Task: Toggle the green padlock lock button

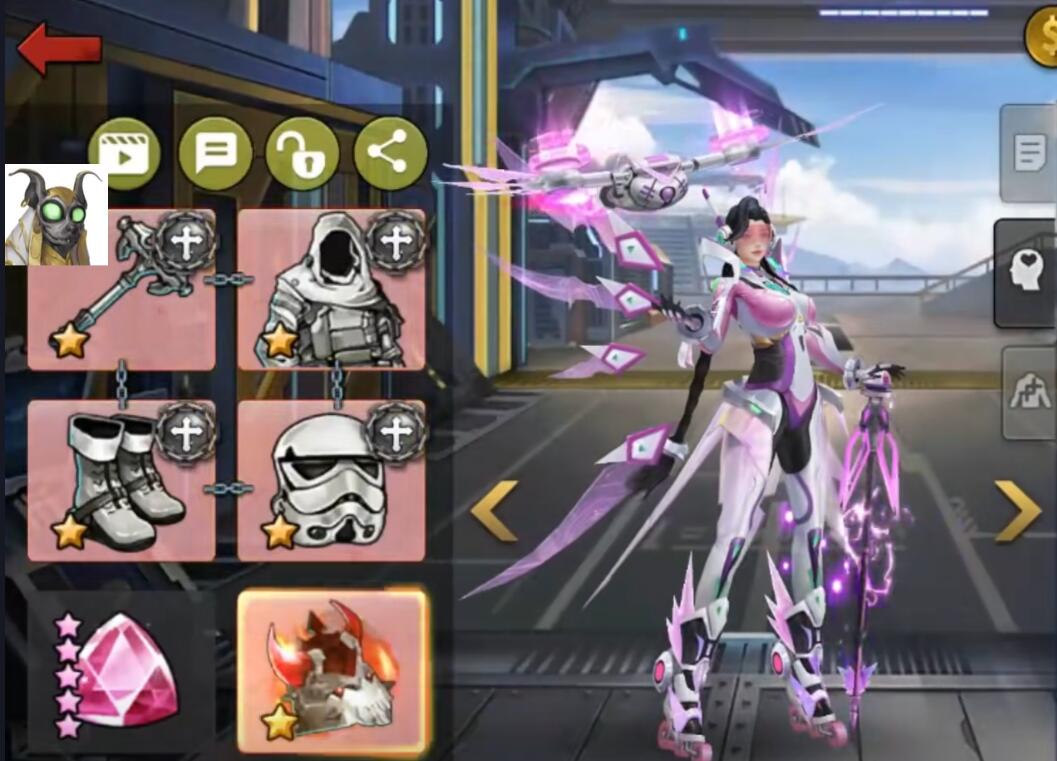Action: click(x=302, y=153)
